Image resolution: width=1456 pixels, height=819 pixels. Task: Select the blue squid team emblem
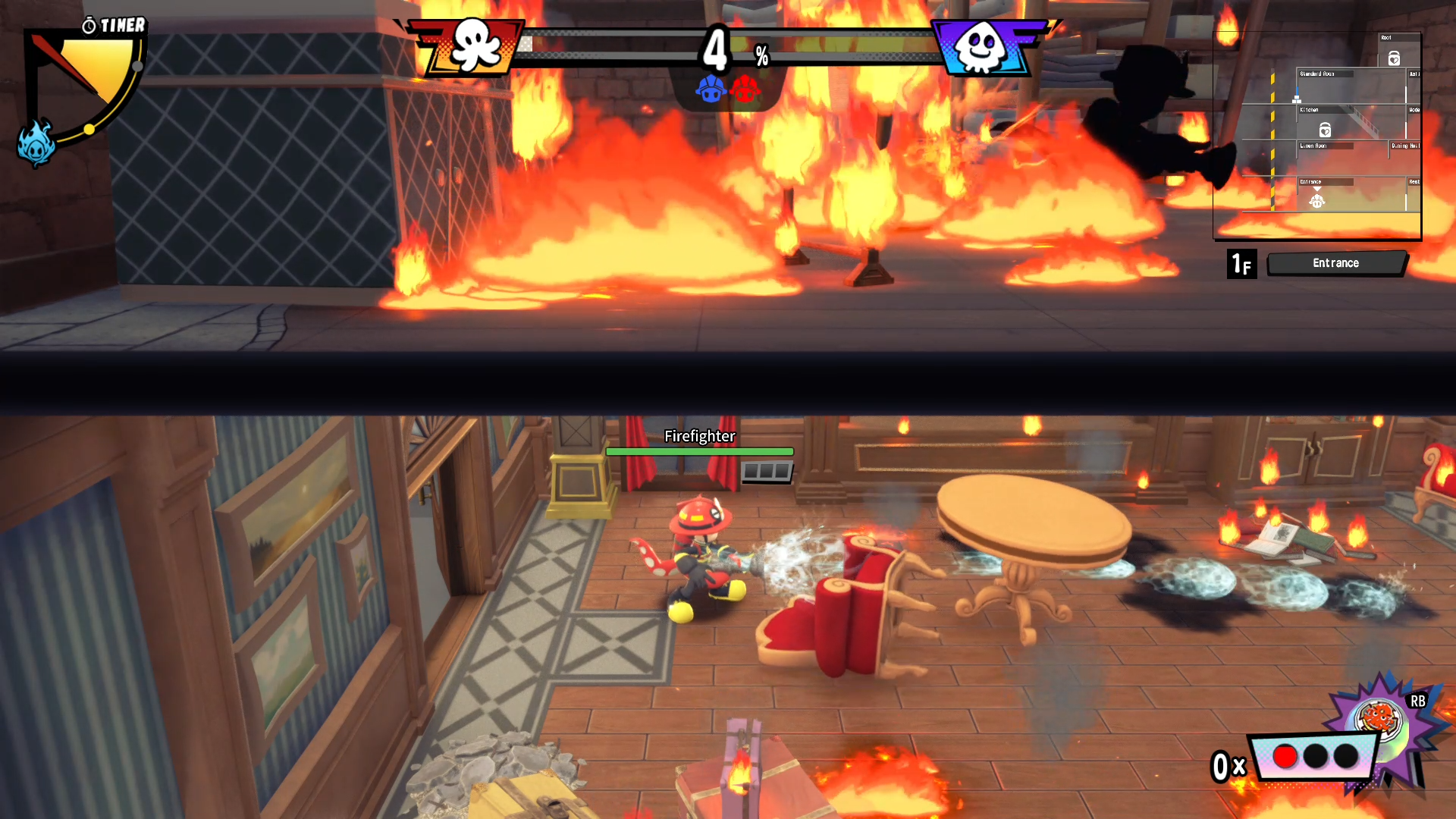(x=980, y=47)
